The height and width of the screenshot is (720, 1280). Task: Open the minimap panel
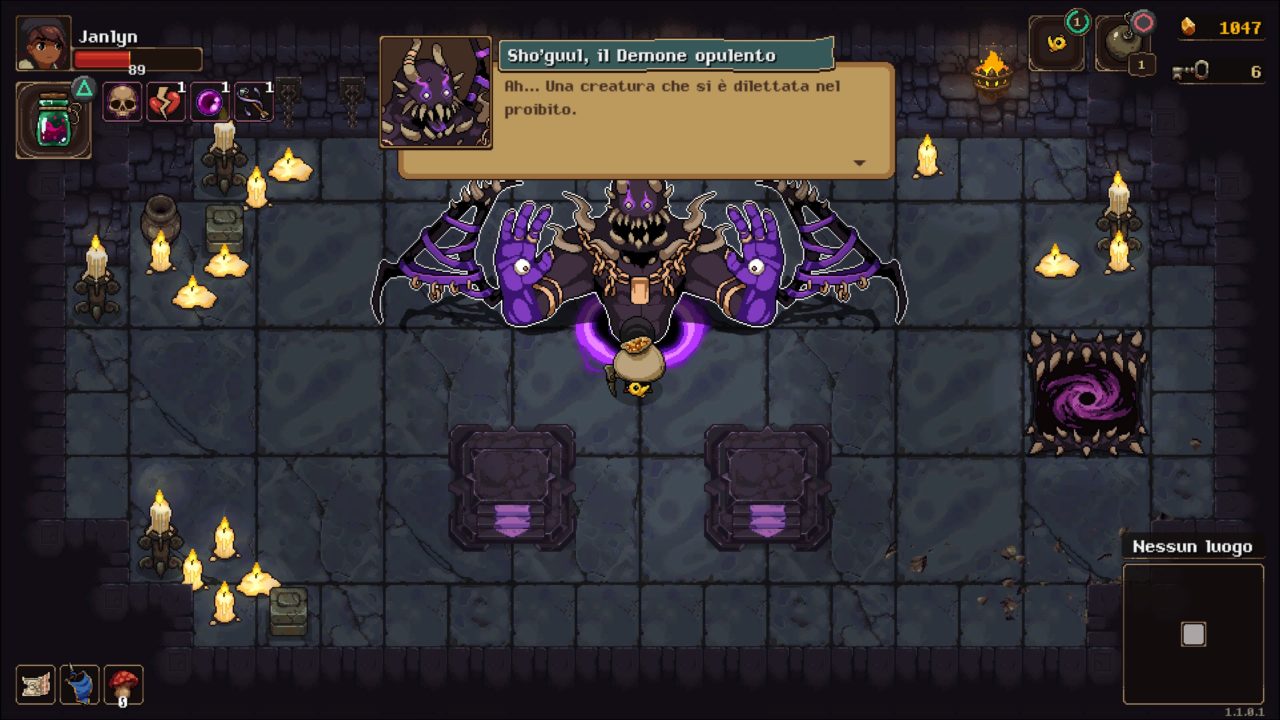1193,634
